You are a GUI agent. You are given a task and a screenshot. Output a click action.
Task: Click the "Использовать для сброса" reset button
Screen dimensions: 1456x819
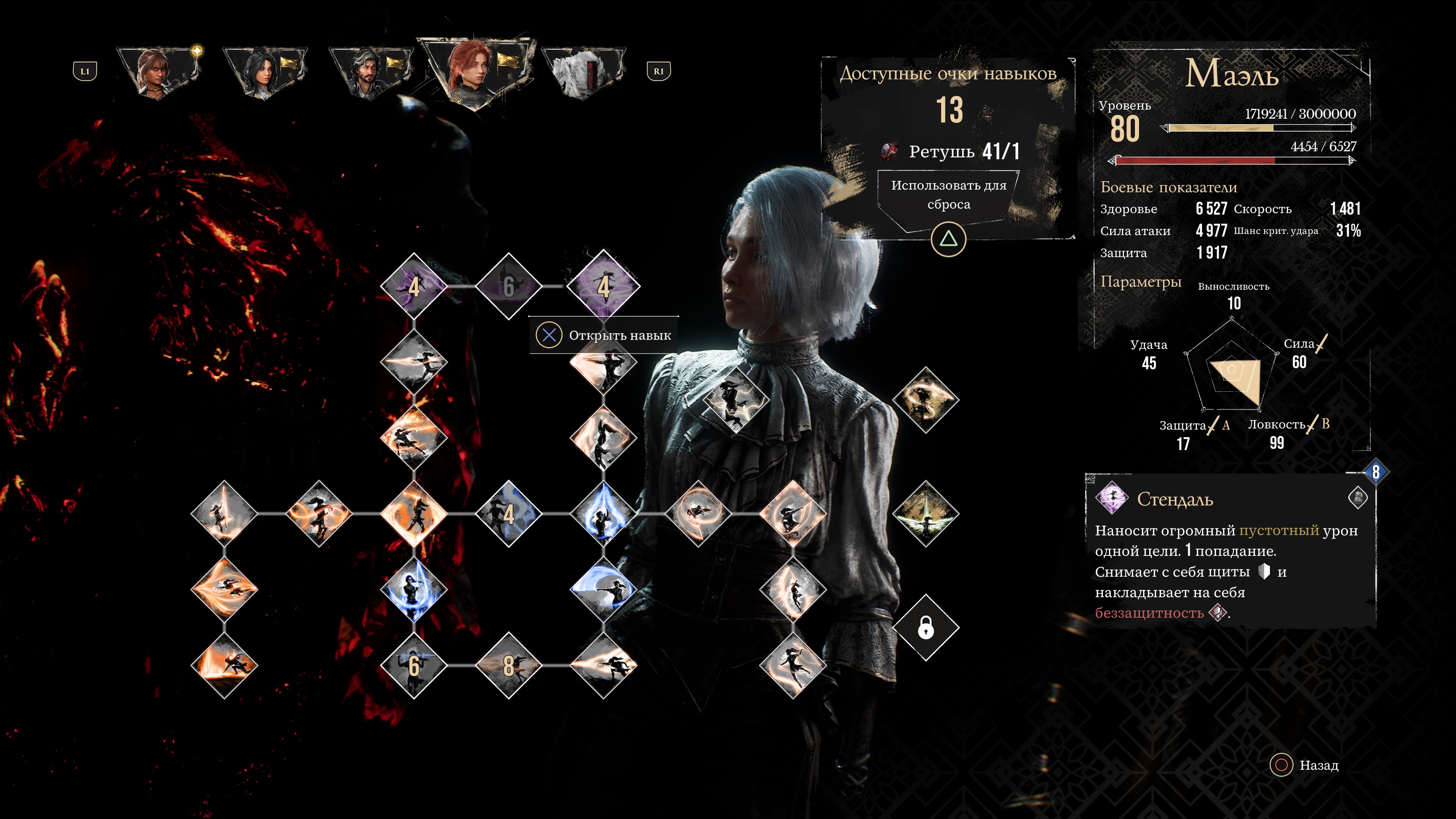click(x=948, y=195)
